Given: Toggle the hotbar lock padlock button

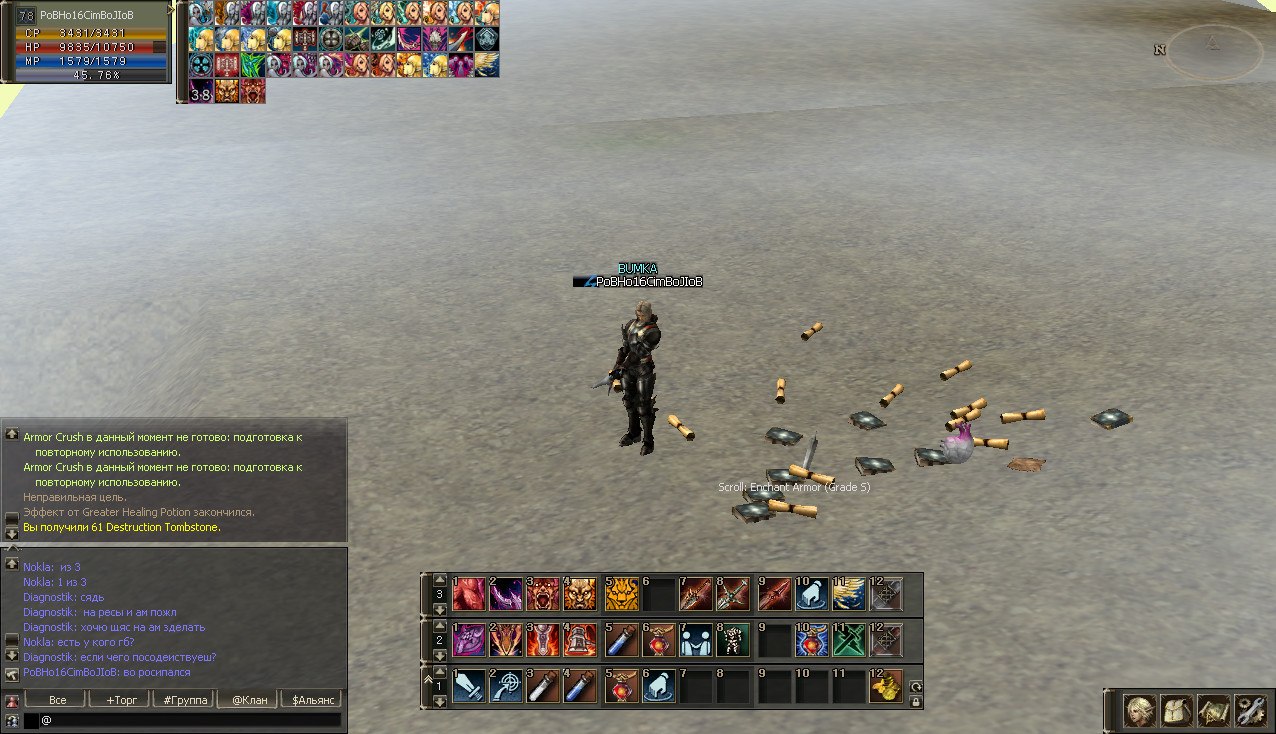Looking at the screenshot, I should pos(916,702).
